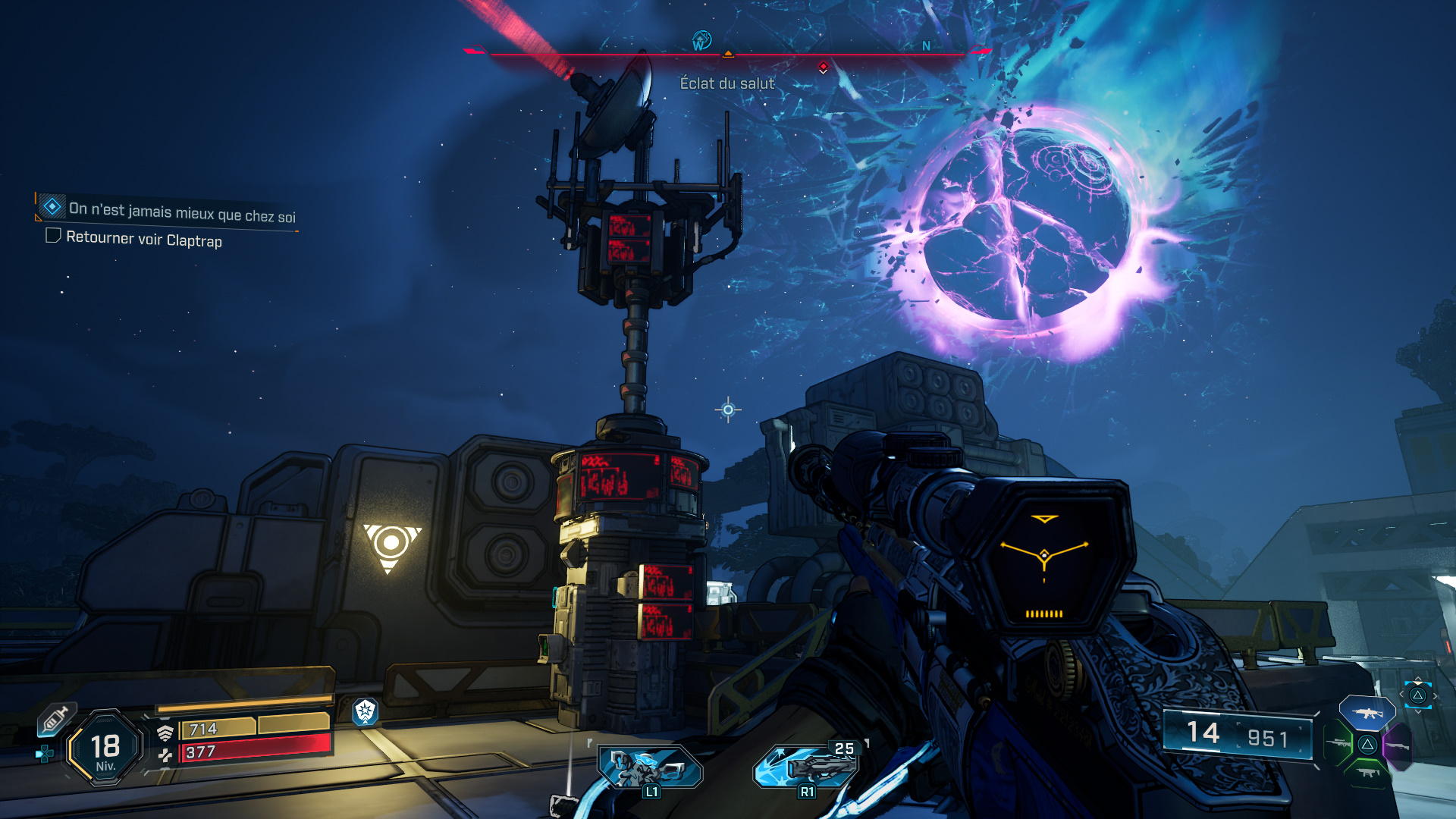1456x819 pixels.
Task: Click the shield burst status effect icon
Action: point(366,711)
